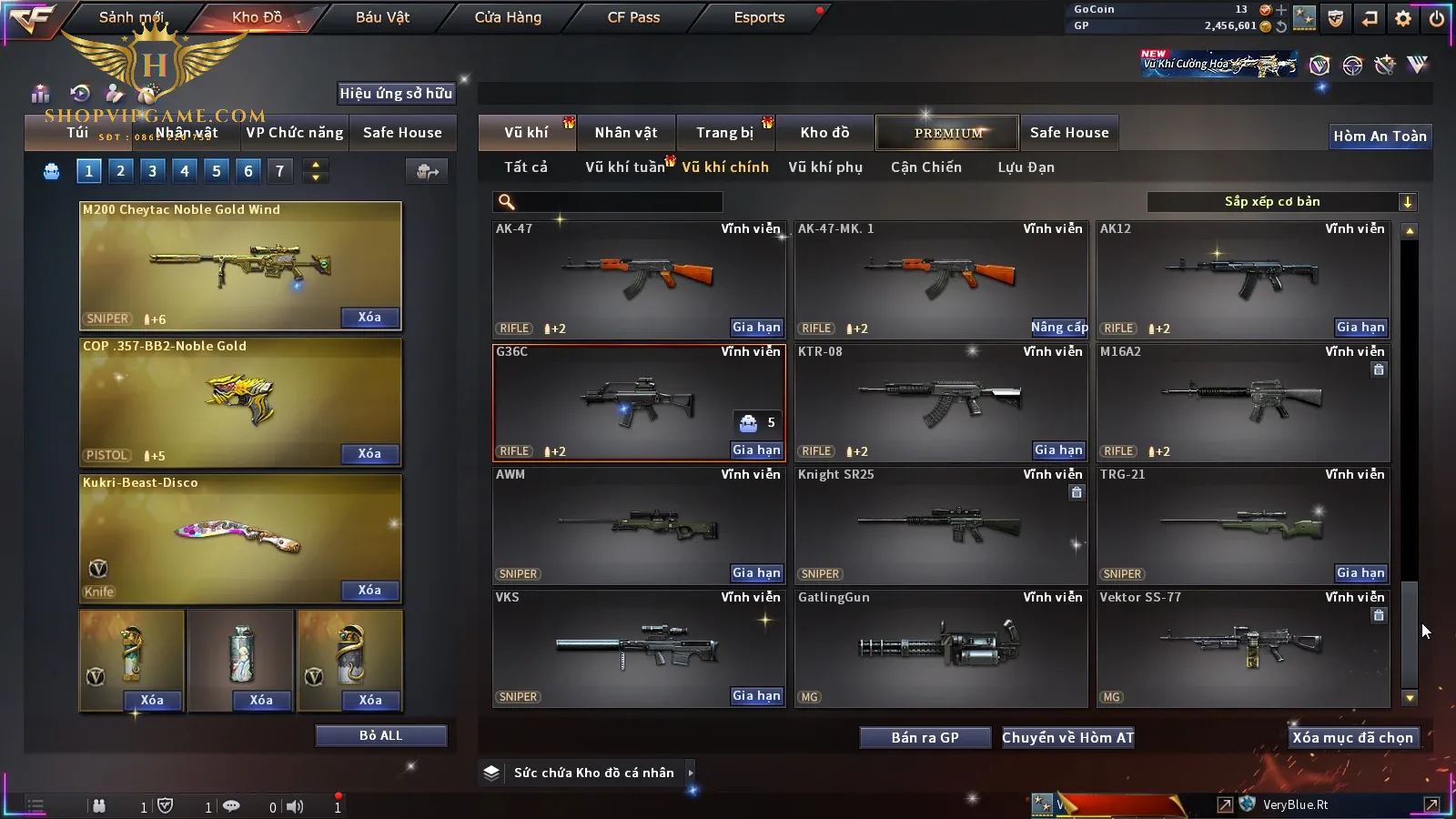Filter by Vũ khí phụ weapons
The width and height of the screenshot is (1456, 819).
coord(824,167)
